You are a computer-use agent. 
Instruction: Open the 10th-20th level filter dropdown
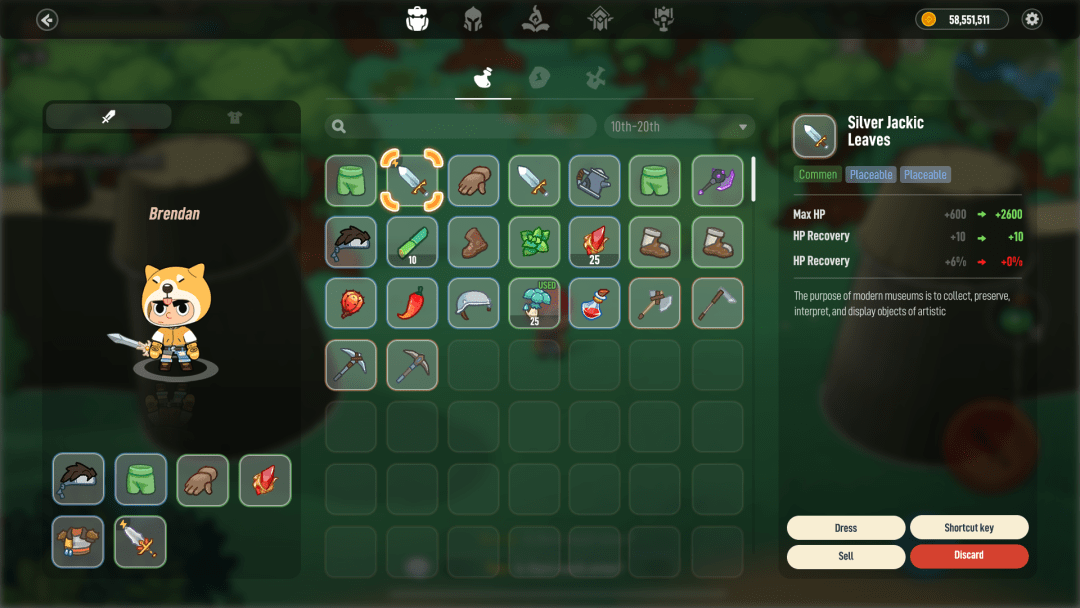pos(678,127)
